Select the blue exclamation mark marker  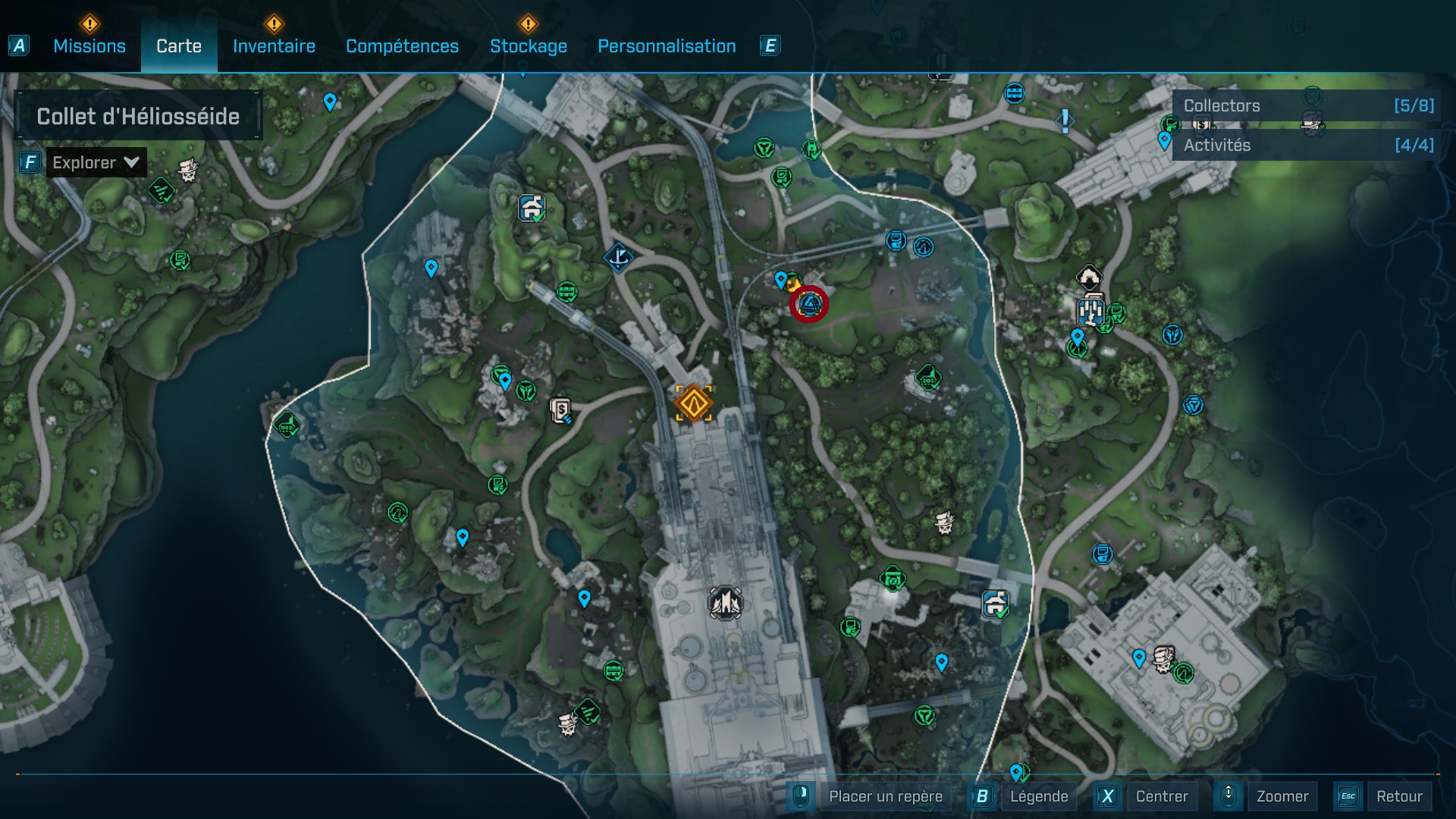(x=1065, y=120)
